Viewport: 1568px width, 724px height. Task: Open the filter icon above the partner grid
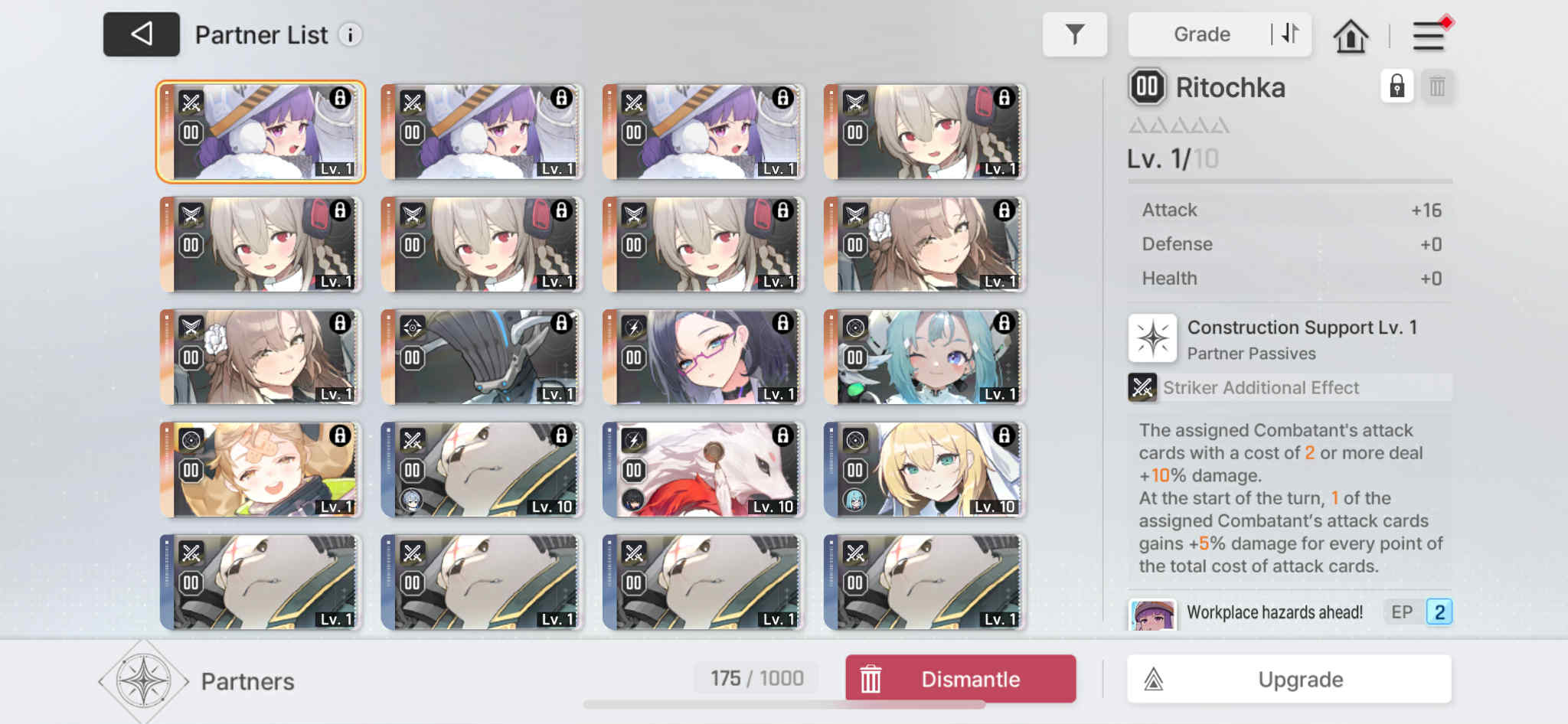click(x=1075, y=34)
